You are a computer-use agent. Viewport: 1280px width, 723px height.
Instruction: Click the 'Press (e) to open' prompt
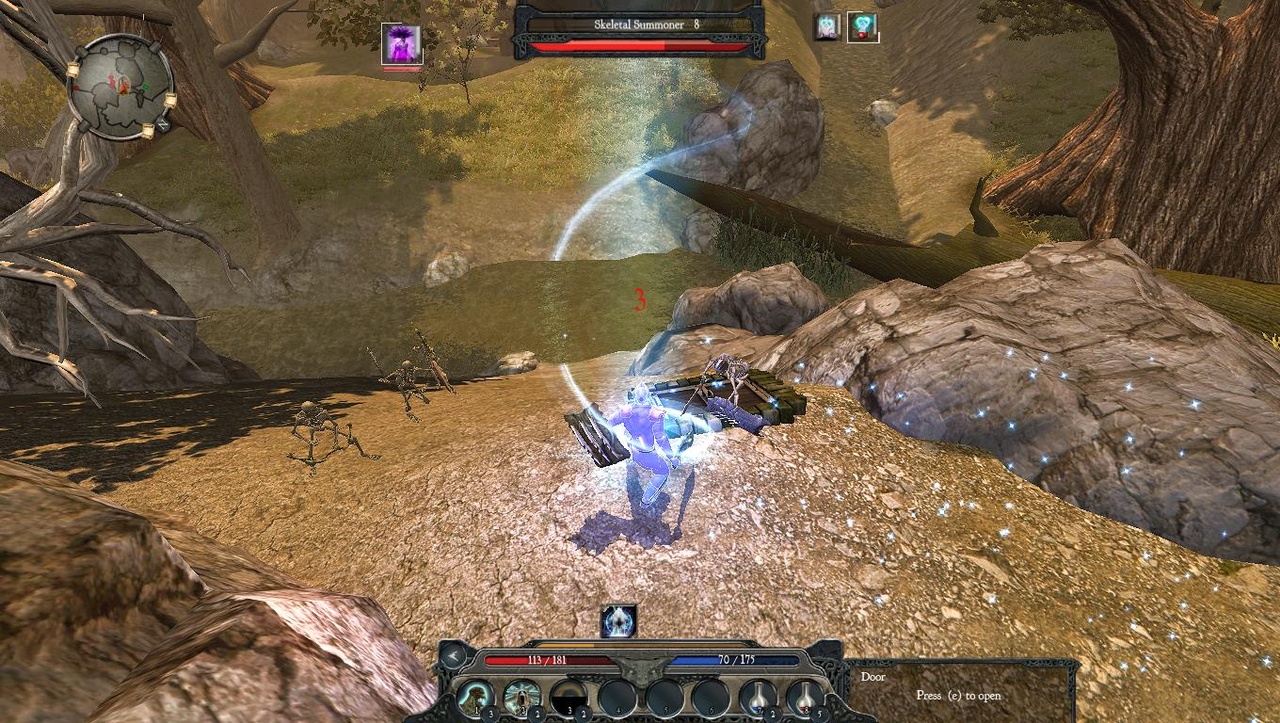957,694
